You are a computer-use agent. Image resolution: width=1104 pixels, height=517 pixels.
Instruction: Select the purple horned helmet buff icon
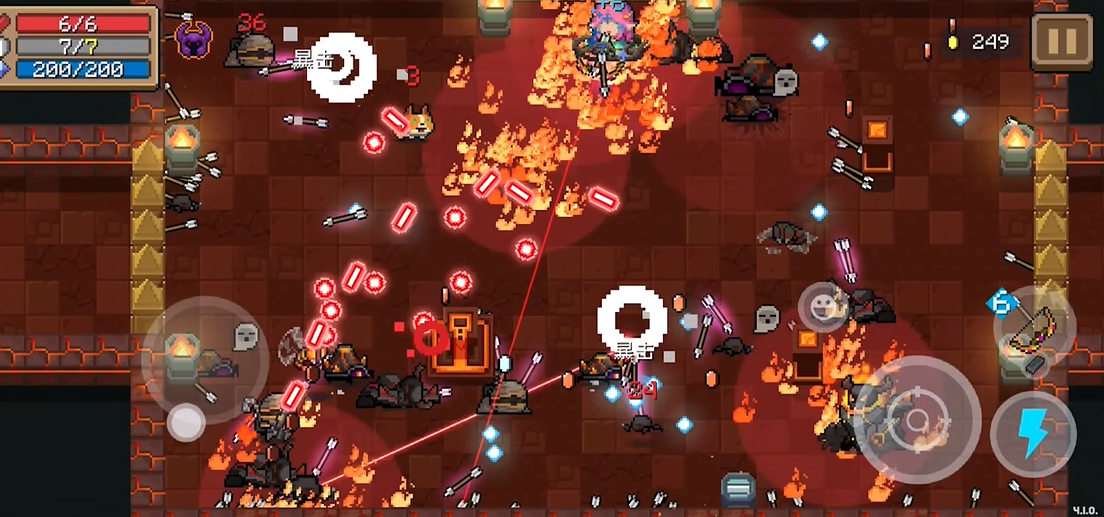click(193, 39)
